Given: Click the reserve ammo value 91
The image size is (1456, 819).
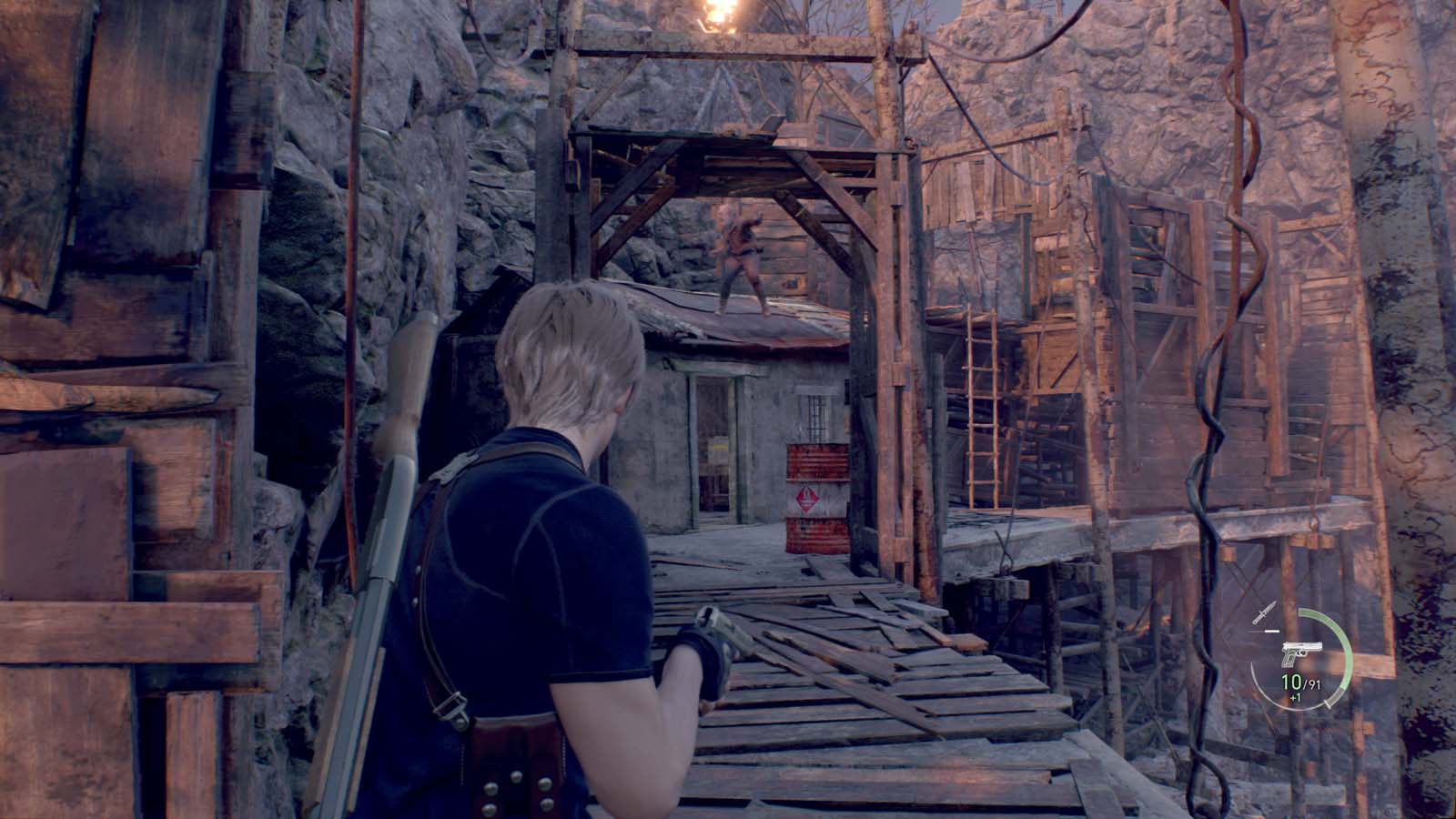Looking at the screenshot, I should coord(1314,683).
